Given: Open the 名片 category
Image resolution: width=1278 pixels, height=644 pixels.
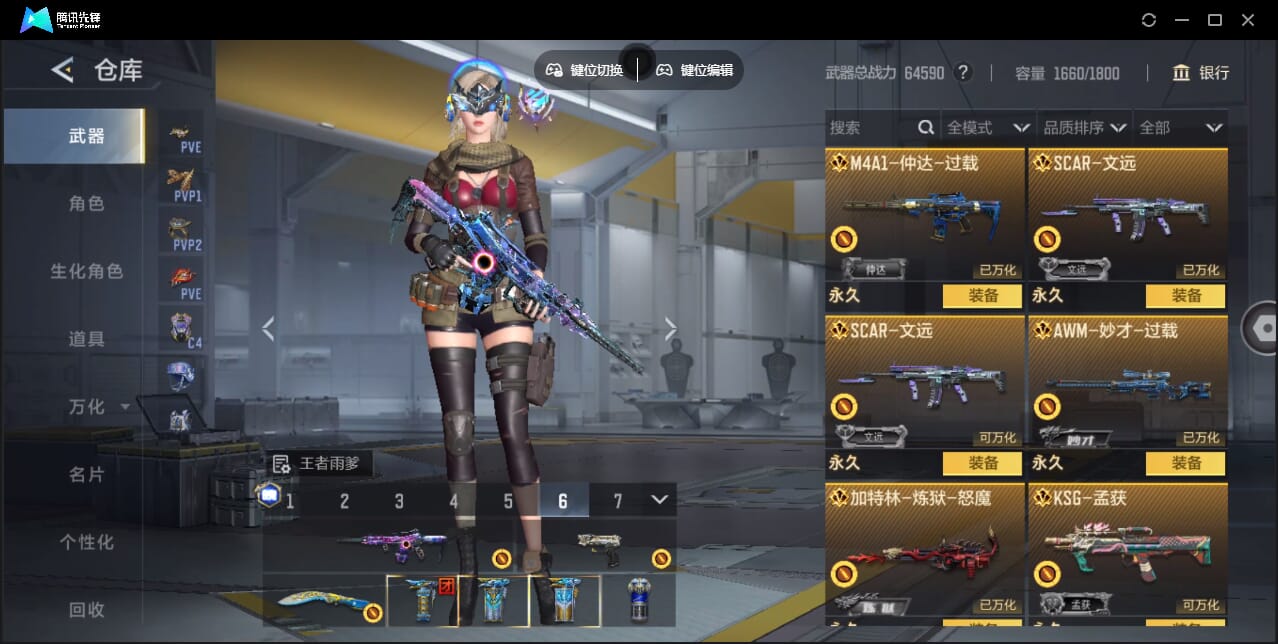Looking at the screenshot, I should (86, 474).
